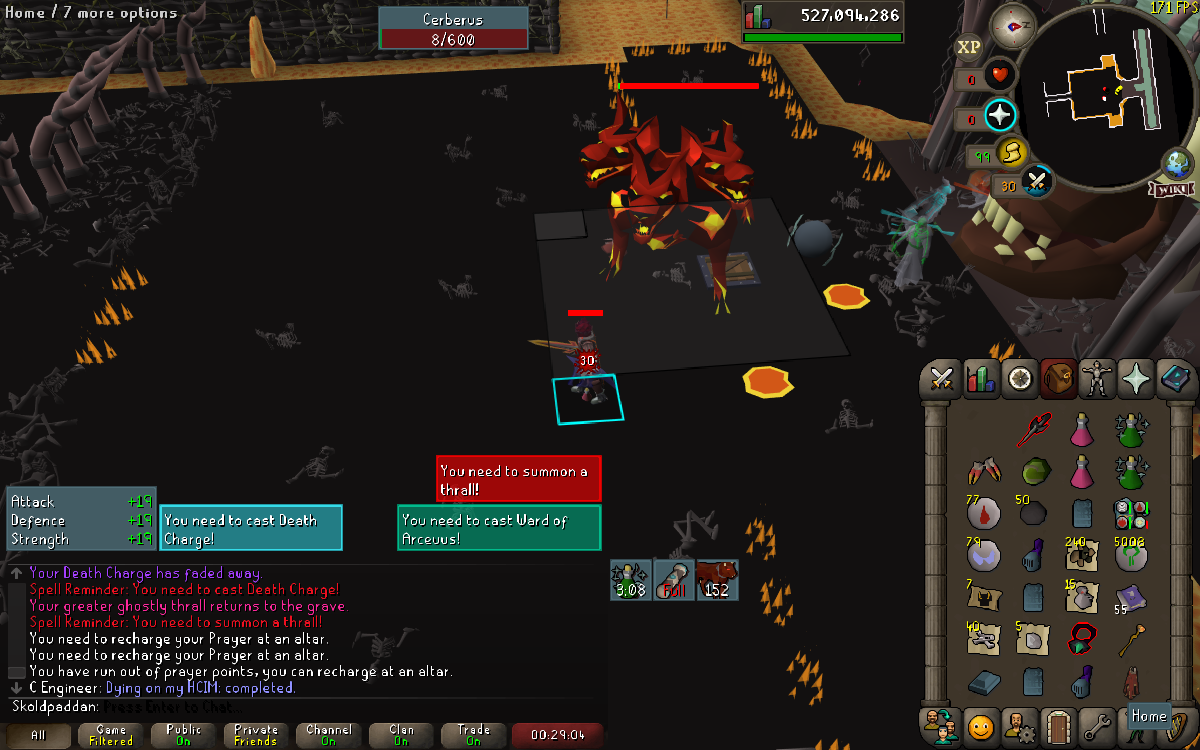
Task: Open the Quest List tab
Action: (1020, 380)
